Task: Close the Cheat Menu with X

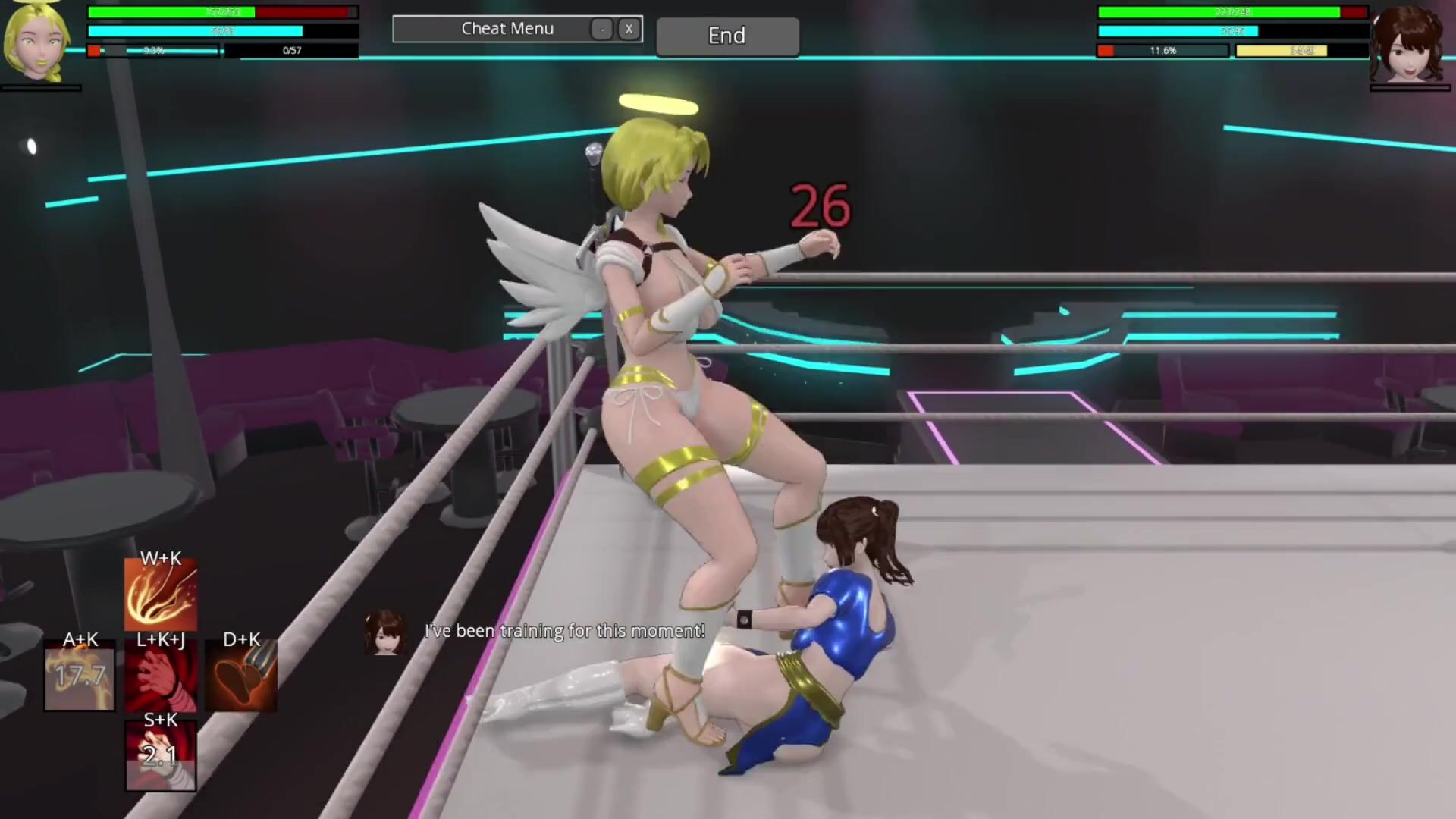Action: coord(628,29)
